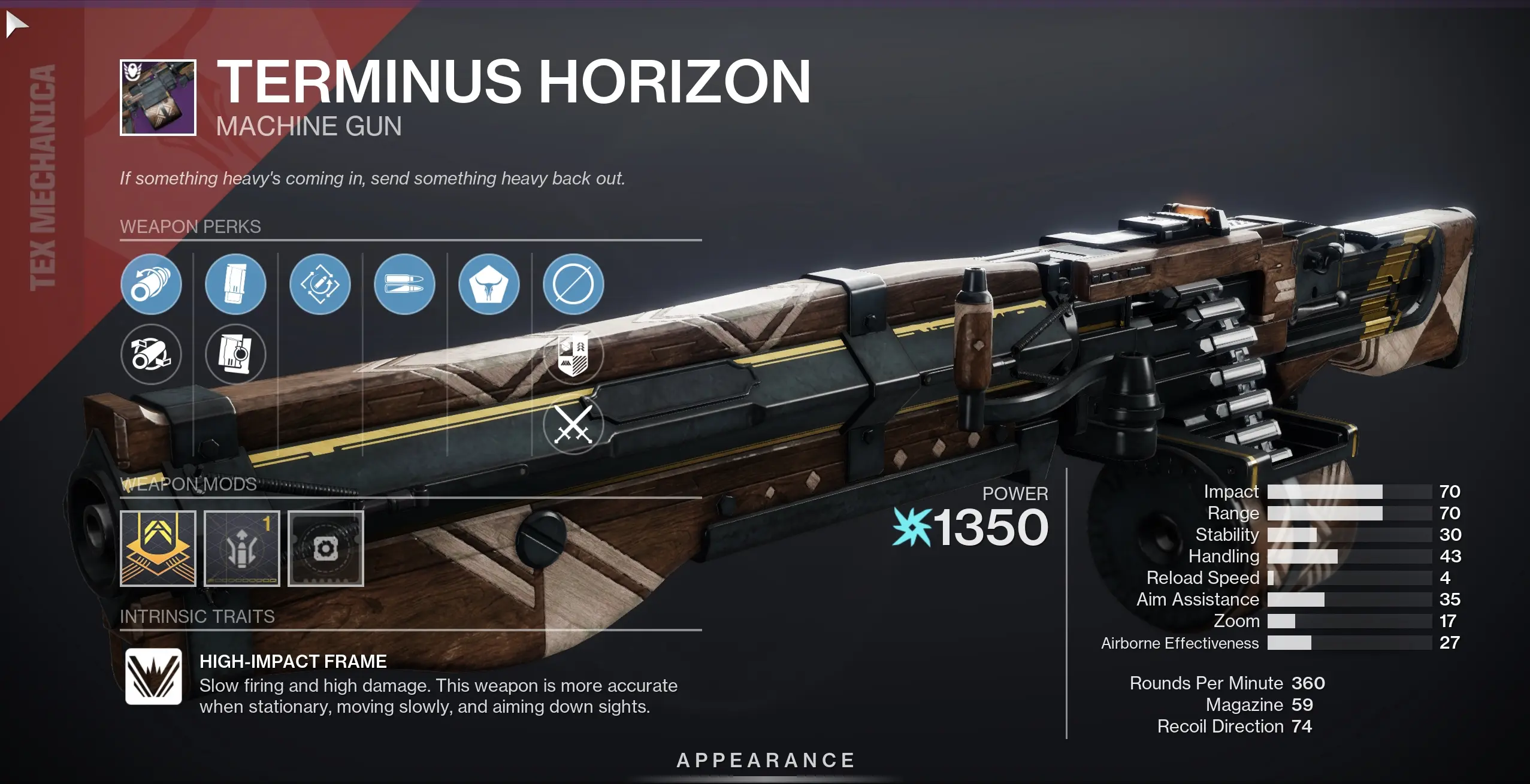
Task: Open the APPEARANCE menu
Action: point(765,761)
